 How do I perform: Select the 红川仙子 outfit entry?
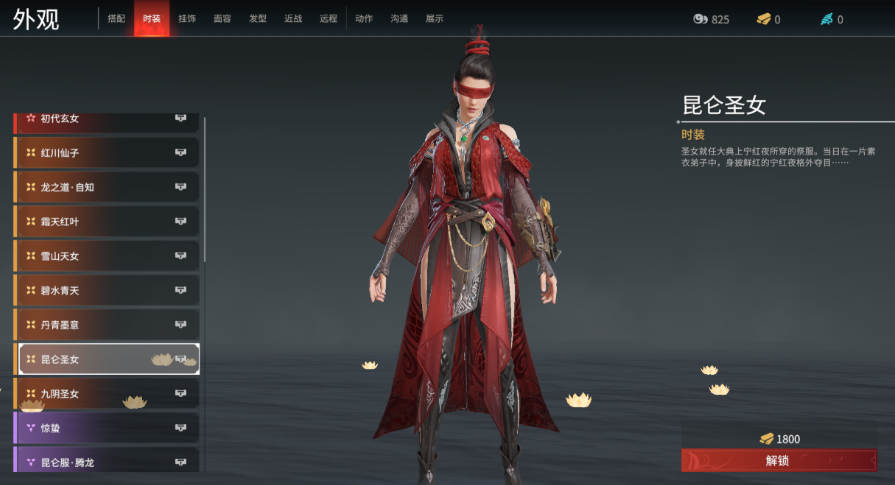[106, 153]
